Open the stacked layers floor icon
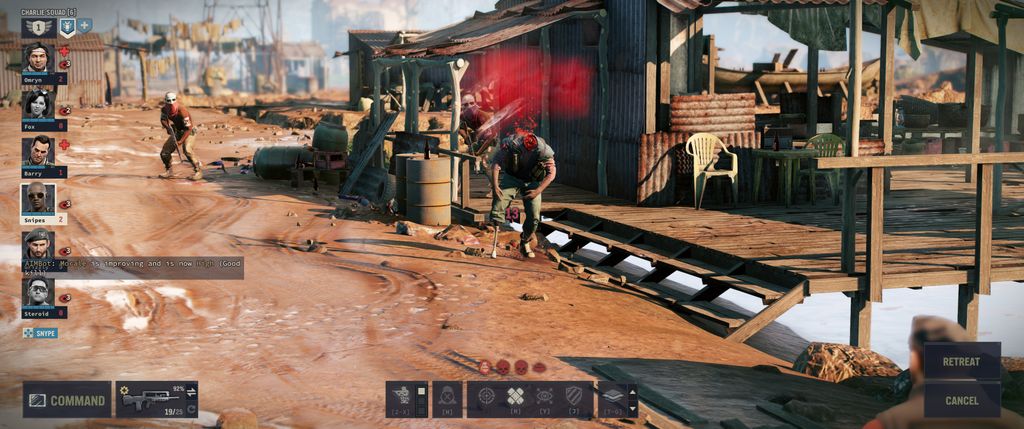Viewport: 1024px width, 429px height. (612, 397)
